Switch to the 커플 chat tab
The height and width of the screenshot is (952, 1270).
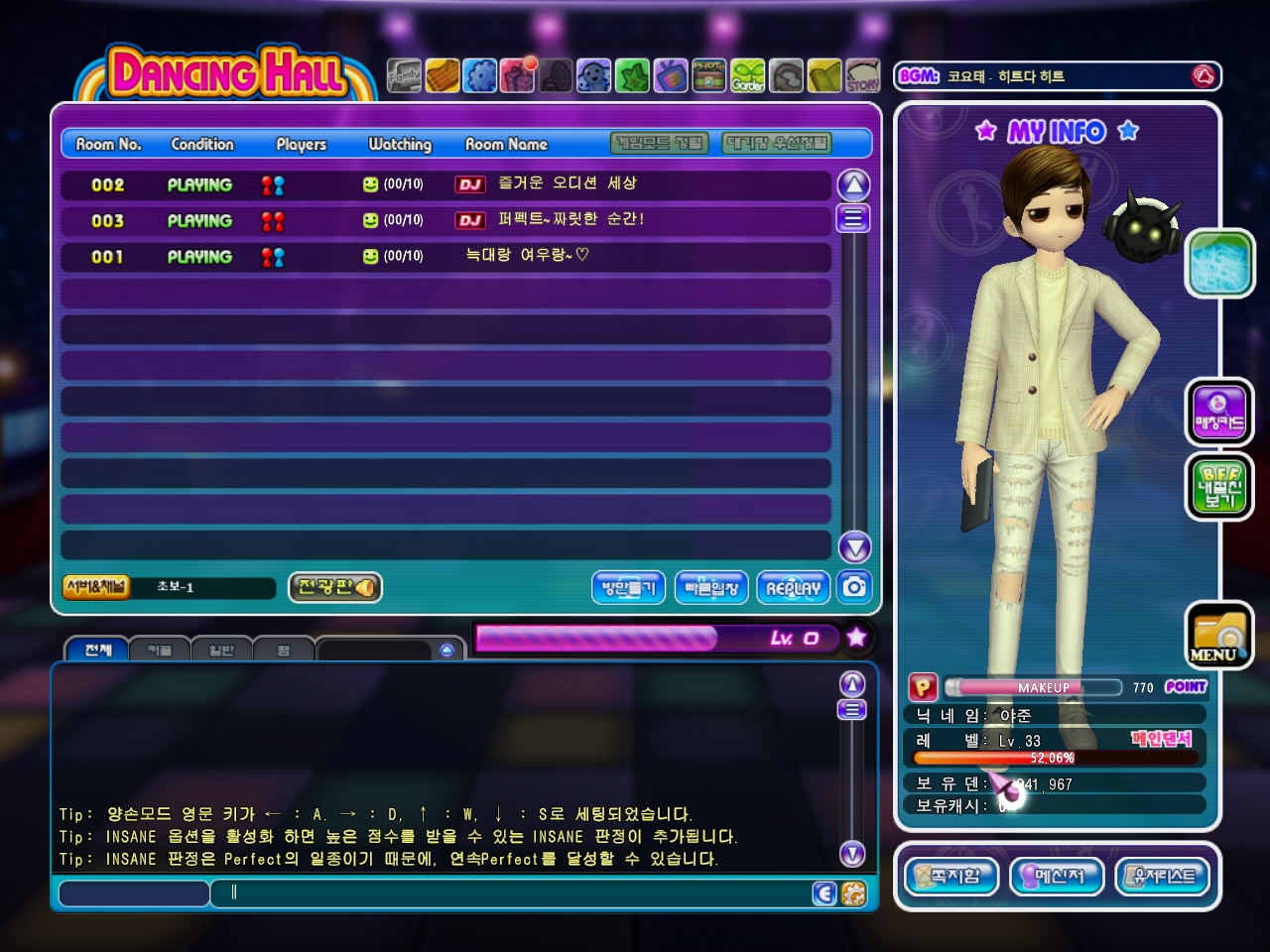(x=159, y=650)
